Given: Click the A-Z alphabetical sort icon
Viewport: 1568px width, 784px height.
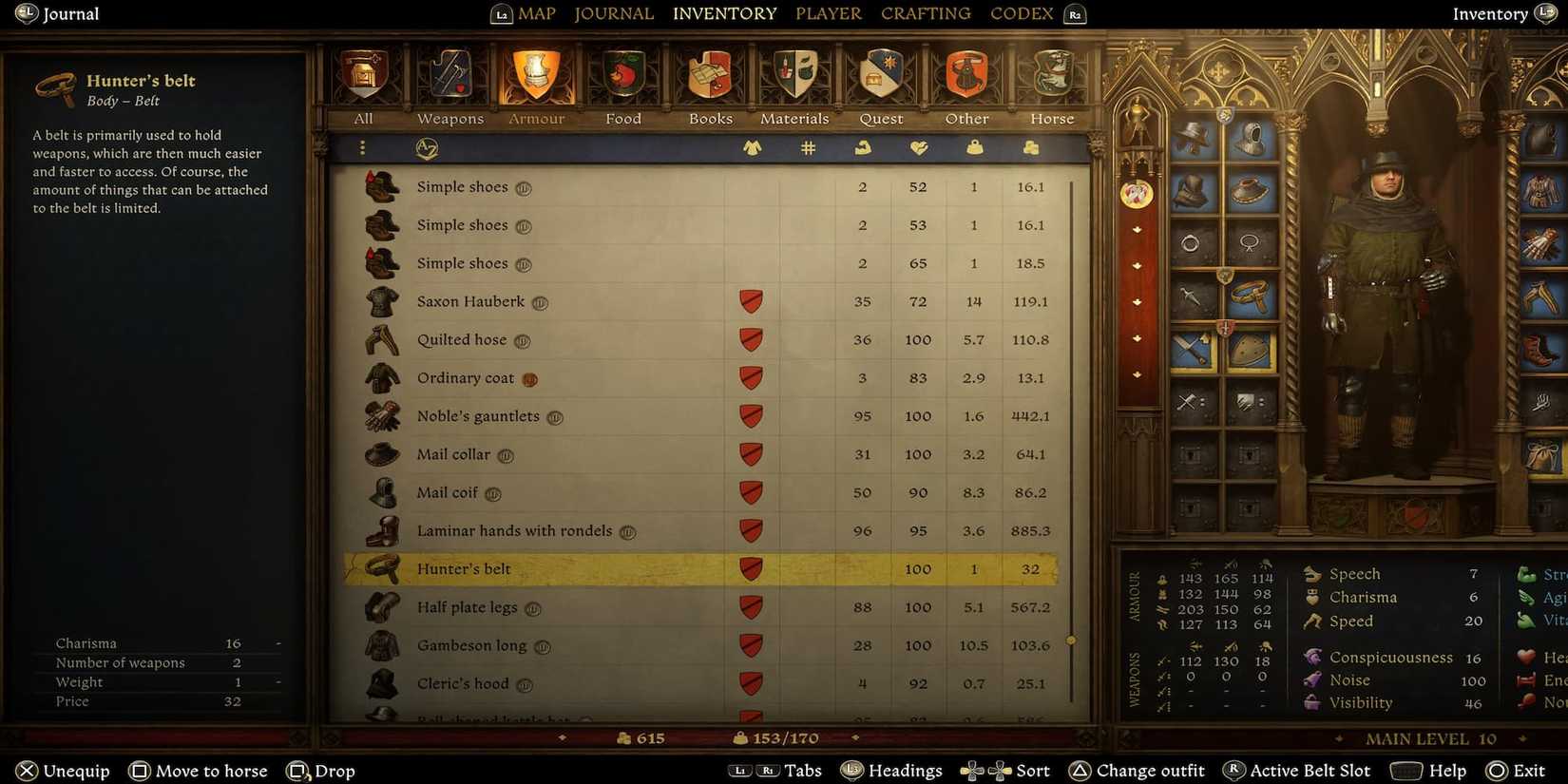Looking at the screenshot, I should (x=427, y=148).
